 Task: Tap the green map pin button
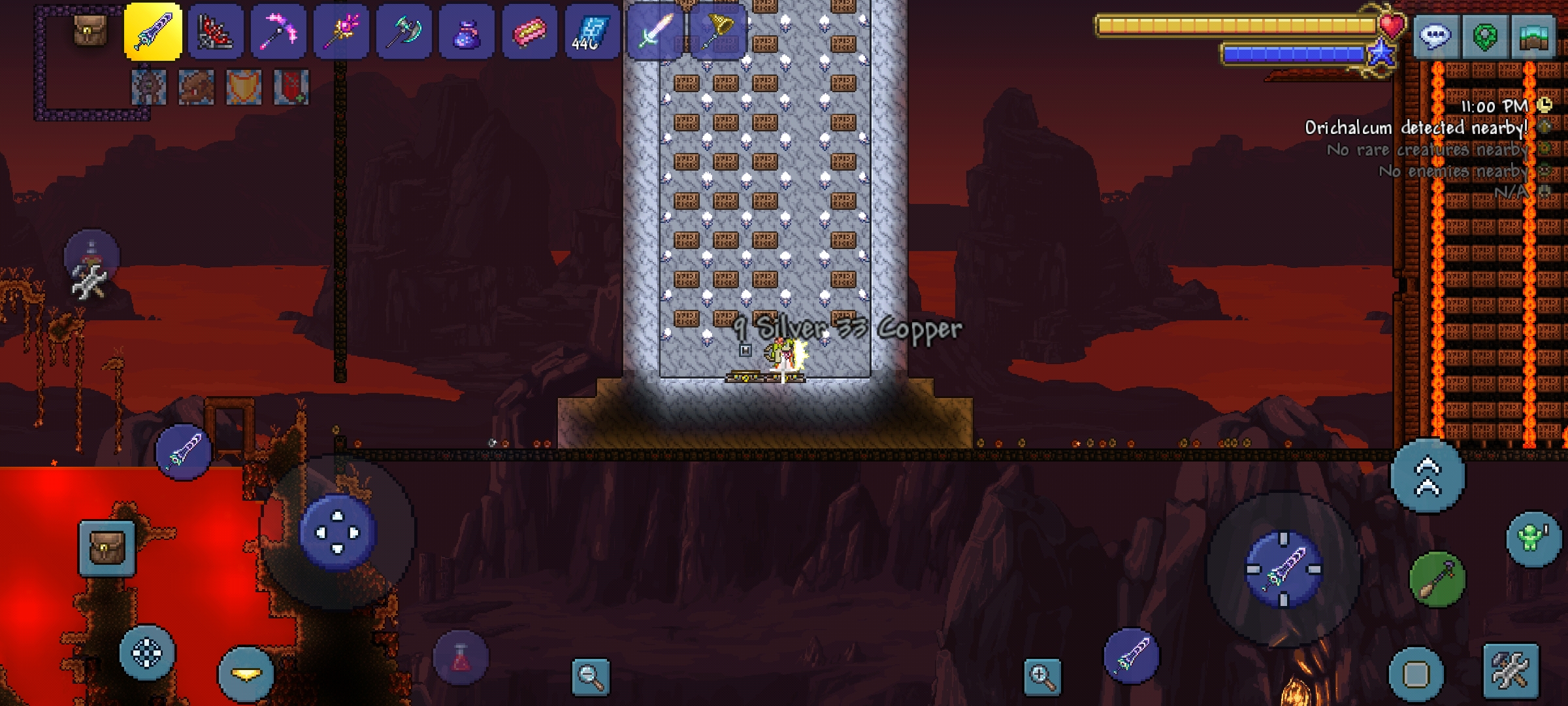(1484, 36)
